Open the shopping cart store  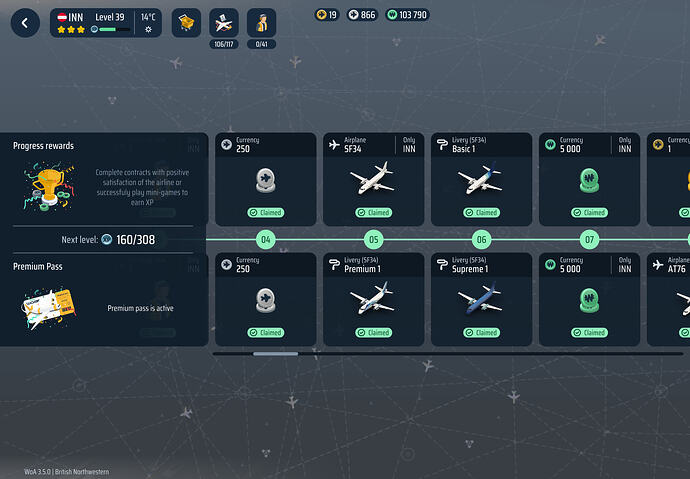pos(186,23)
